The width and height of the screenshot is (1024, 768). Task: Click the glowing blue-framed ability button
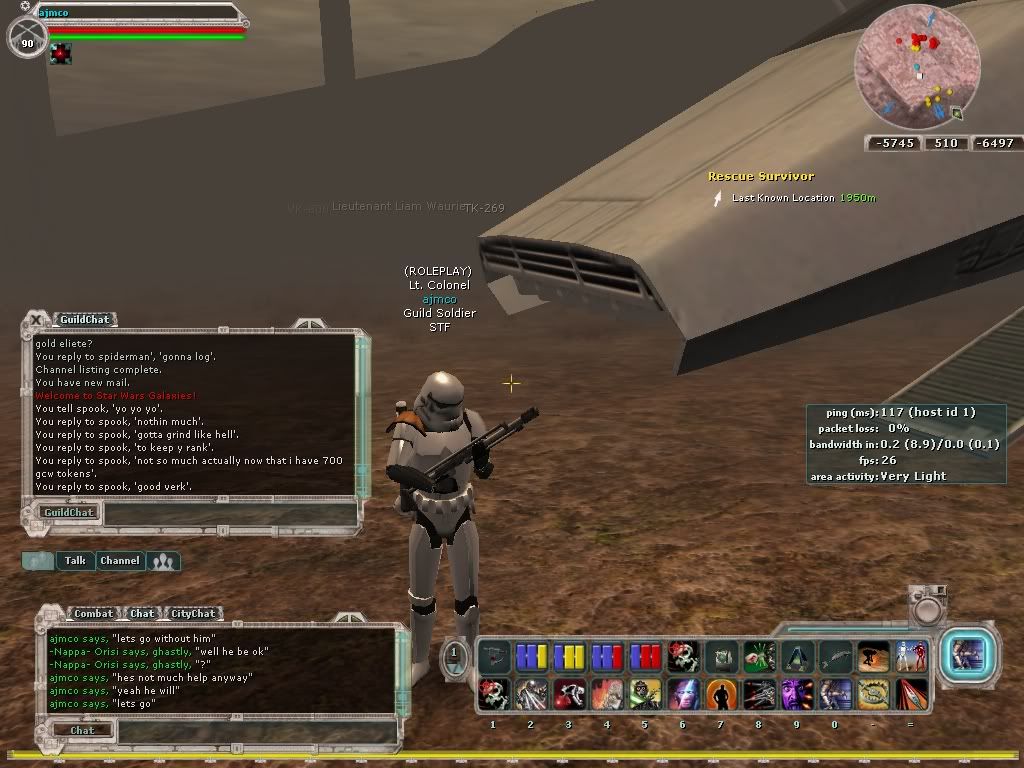click(x=967, y=655)
